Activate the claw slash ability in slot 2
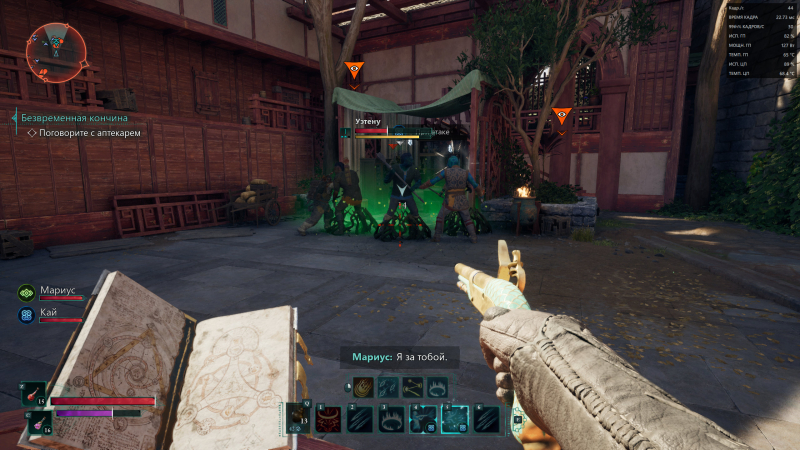 point(361,419)
